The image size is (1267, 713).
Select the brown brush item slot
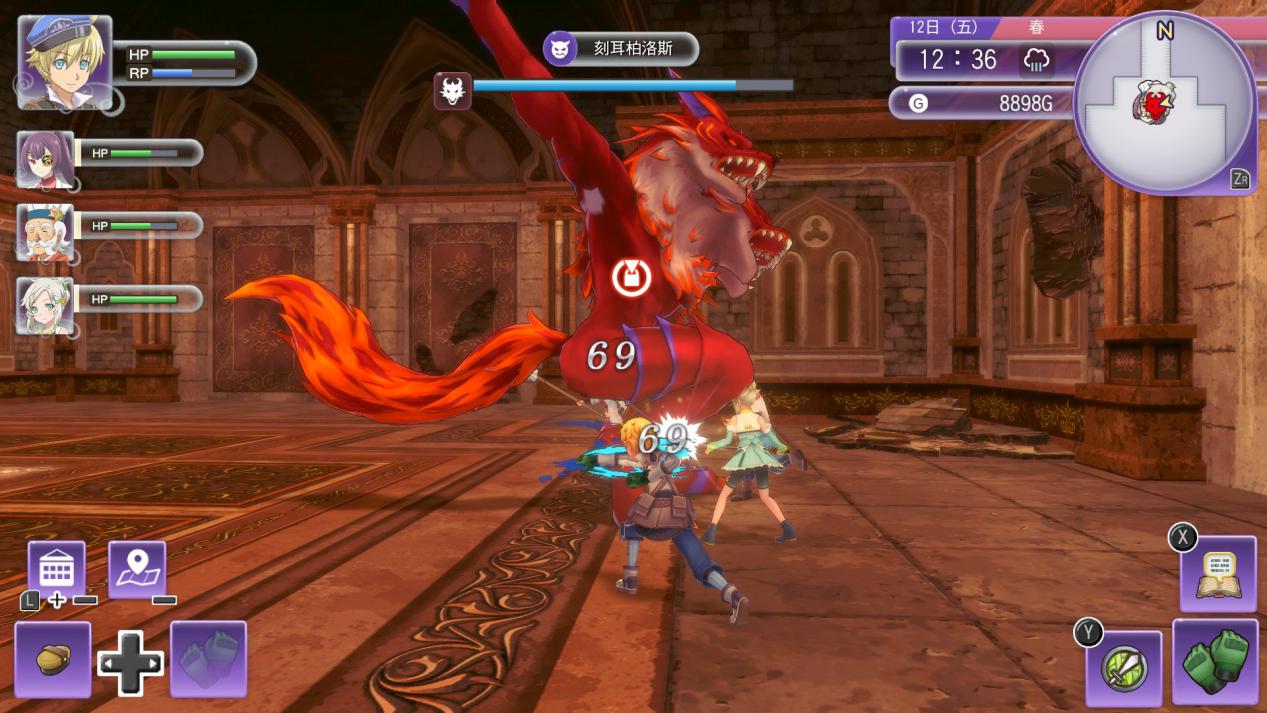coord(53,659)
